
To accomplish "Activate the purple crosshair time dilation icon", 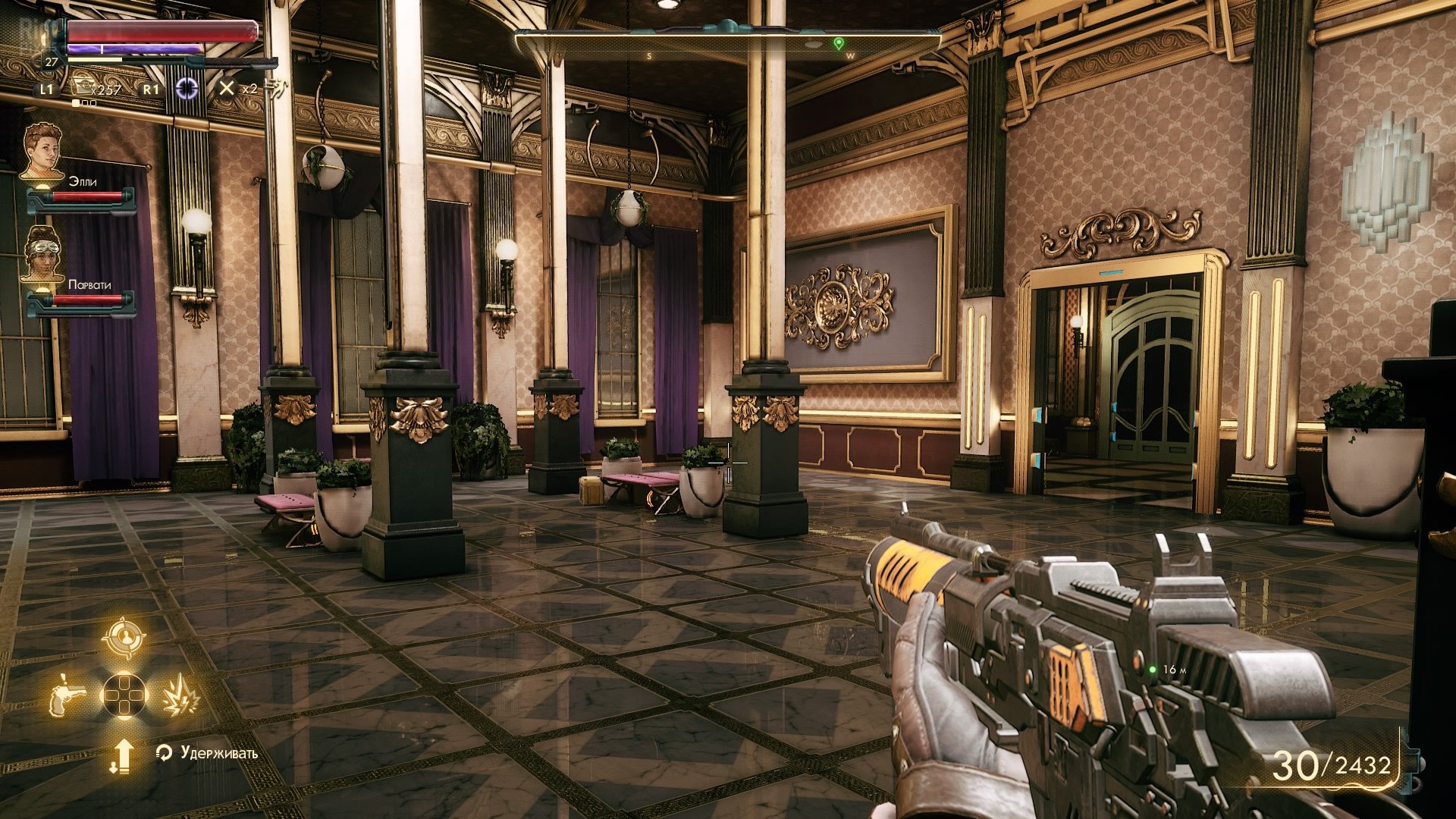I will pos(187,88).
